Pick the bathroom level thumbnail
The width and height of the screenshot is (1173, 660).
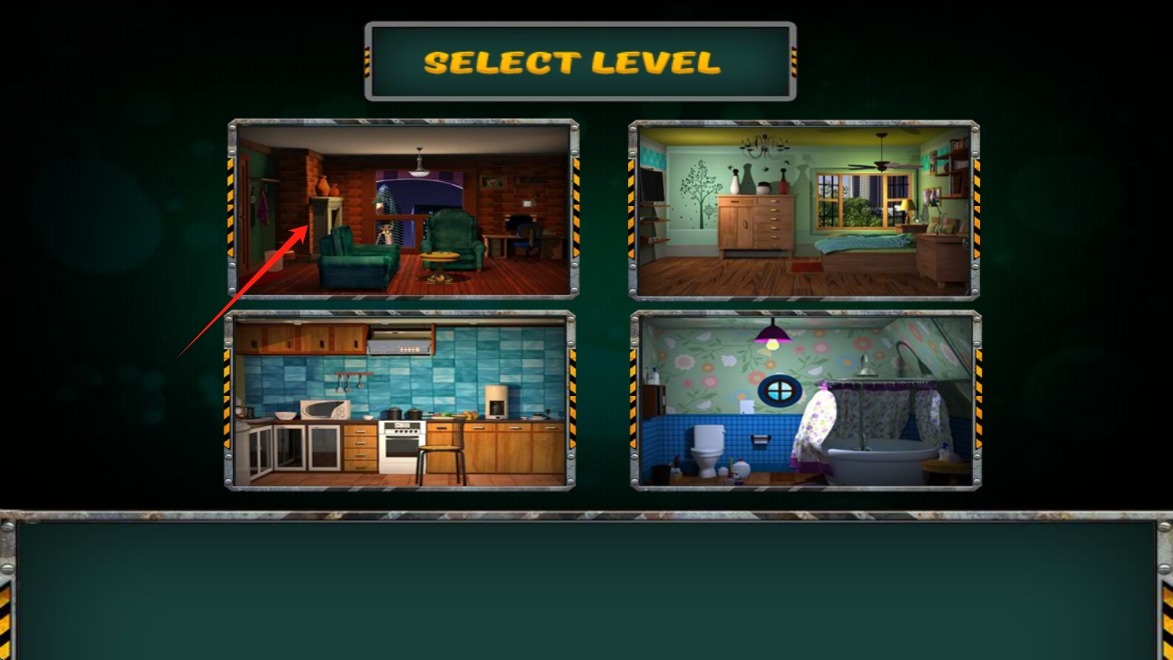click(805, 400)
